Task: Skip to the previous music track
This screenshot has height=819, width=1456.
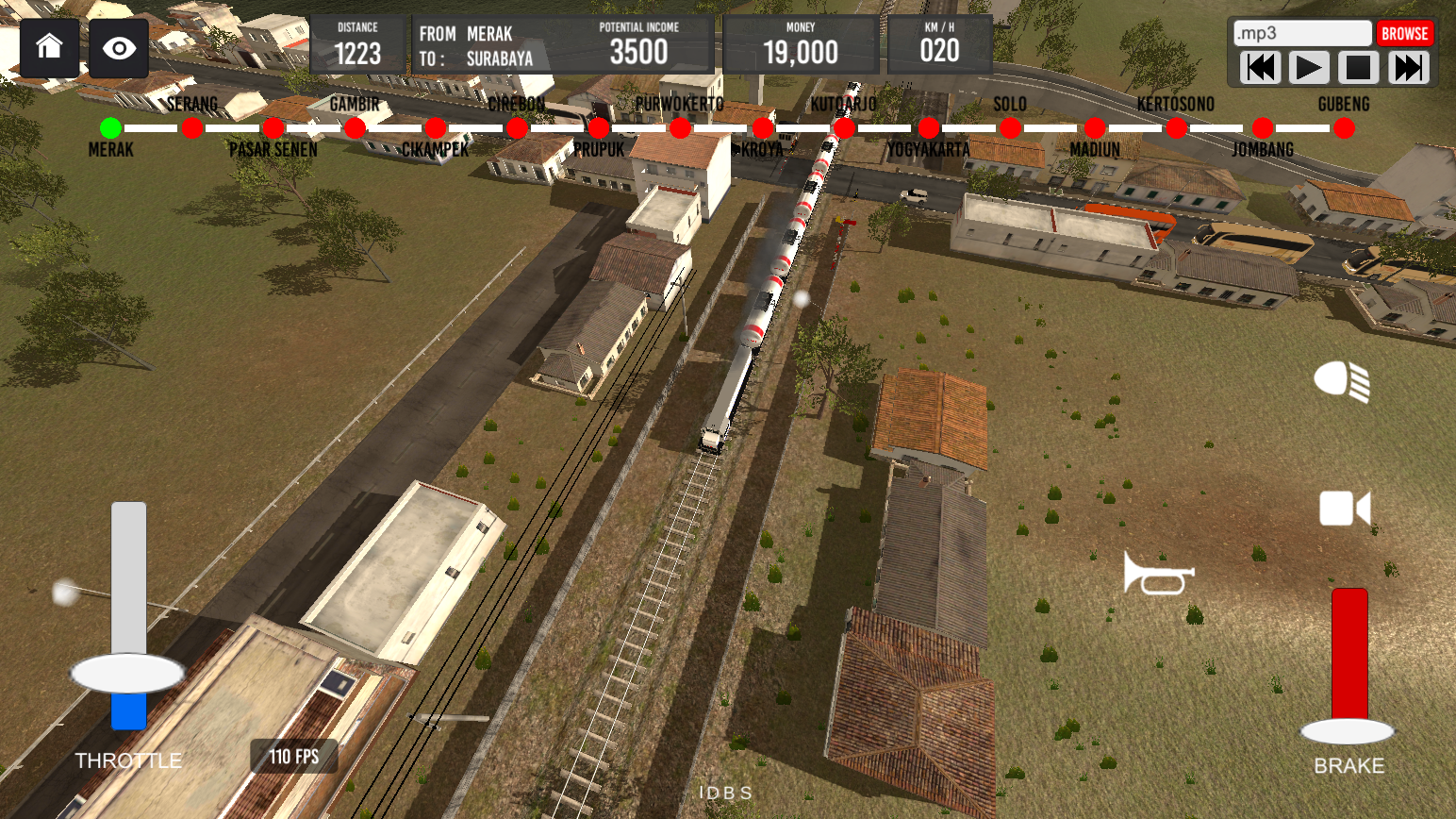Action: click(x=1261, y=68)
